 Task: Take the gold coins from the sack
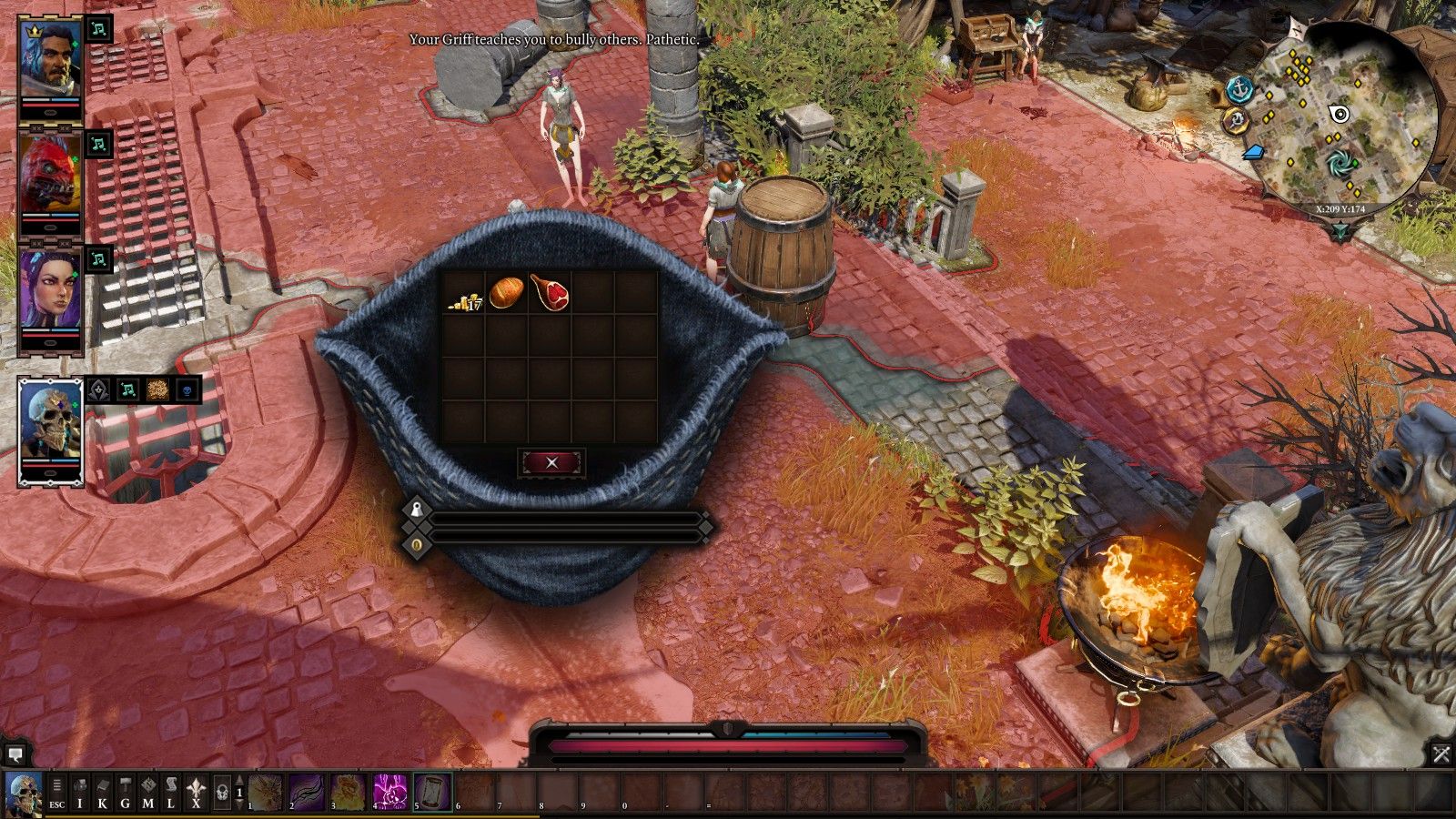(x=464, y=294)
